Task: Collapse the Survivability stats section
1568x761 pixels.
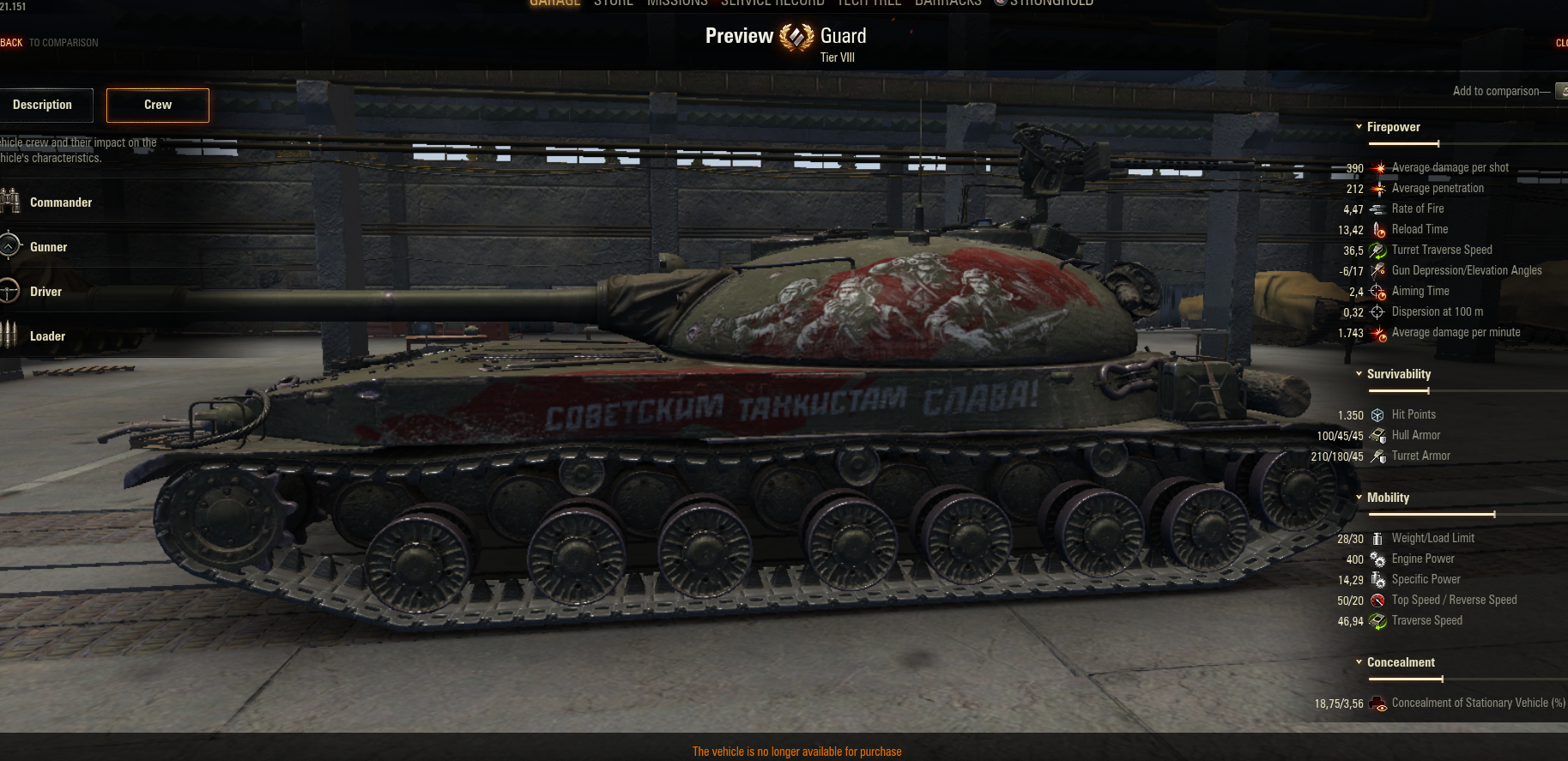Action: tap(1392, 374)
